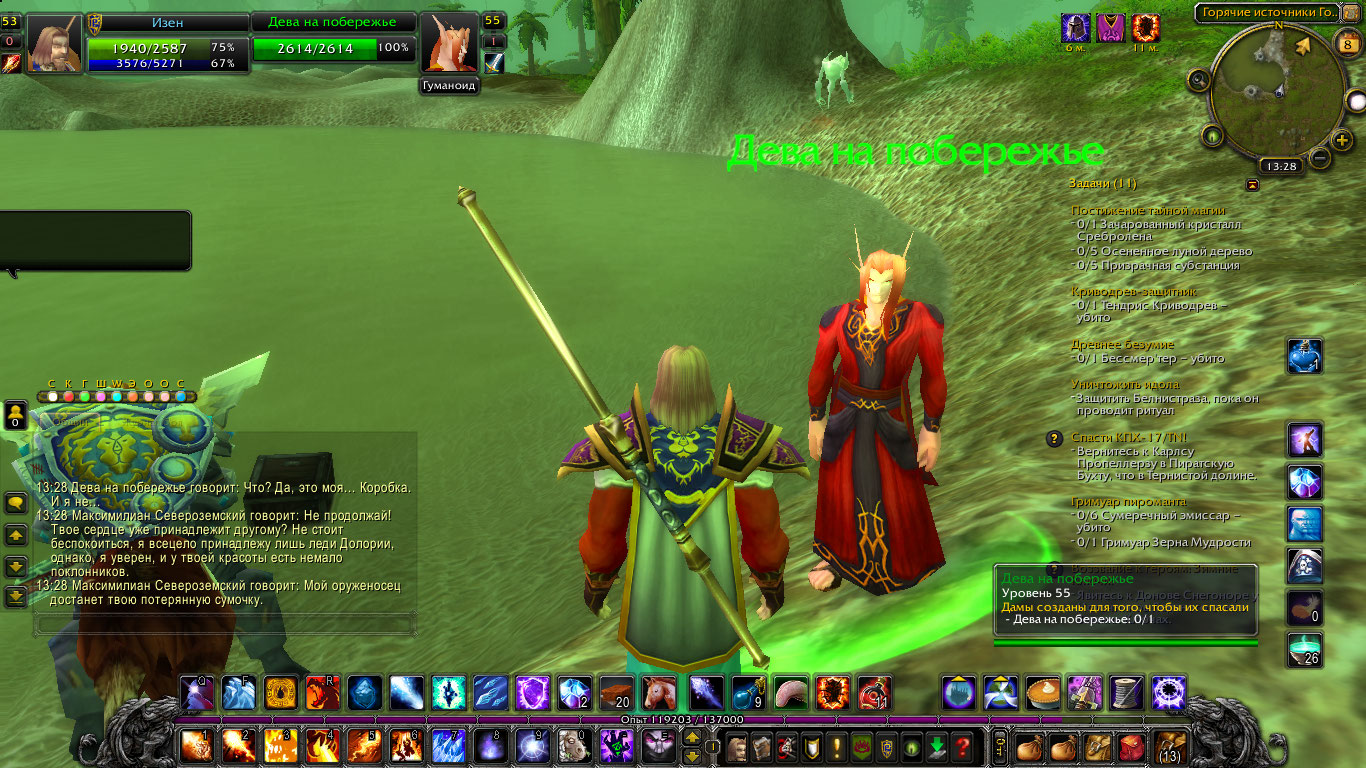Image resolution: width=1366 pixels, height=768 pixels.
Task: Open the main backpack showing (13)
Action: [x=1170, y=746]
